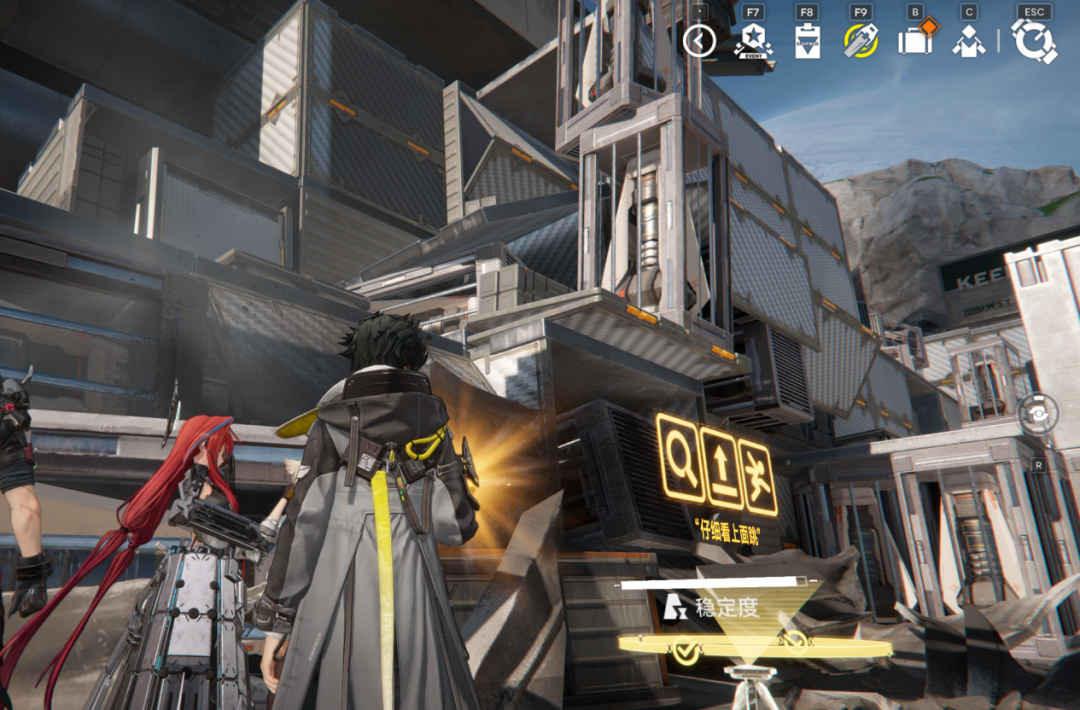Collapse the top shortcut bar with the arrow

point(700,41)
